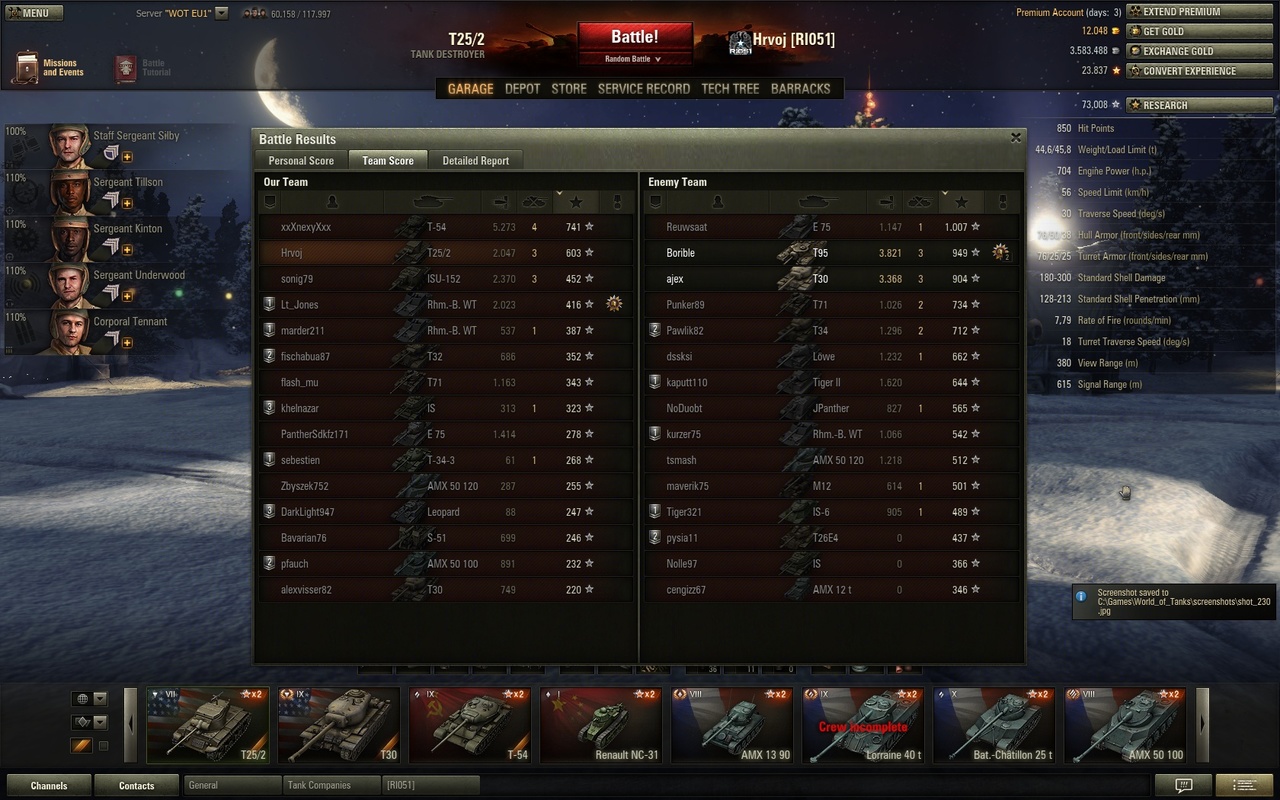Click the EXTEND PREMIUM button
Image resolution: width=1280 pixels, height=800 pixels.
coord(1179,12)
